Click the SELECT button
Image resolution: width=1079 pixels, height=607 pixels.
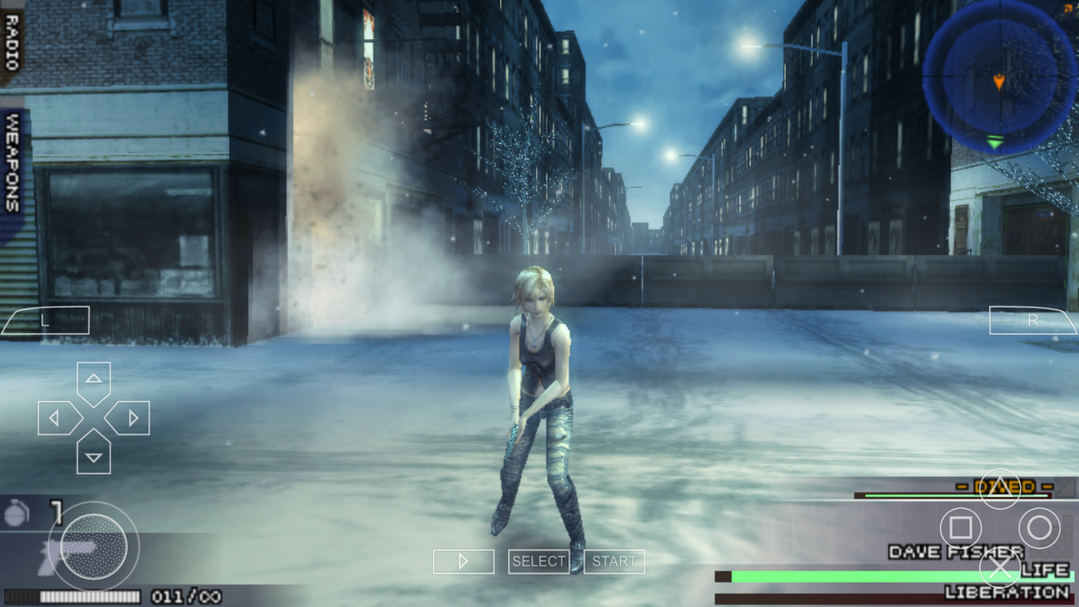539,562
